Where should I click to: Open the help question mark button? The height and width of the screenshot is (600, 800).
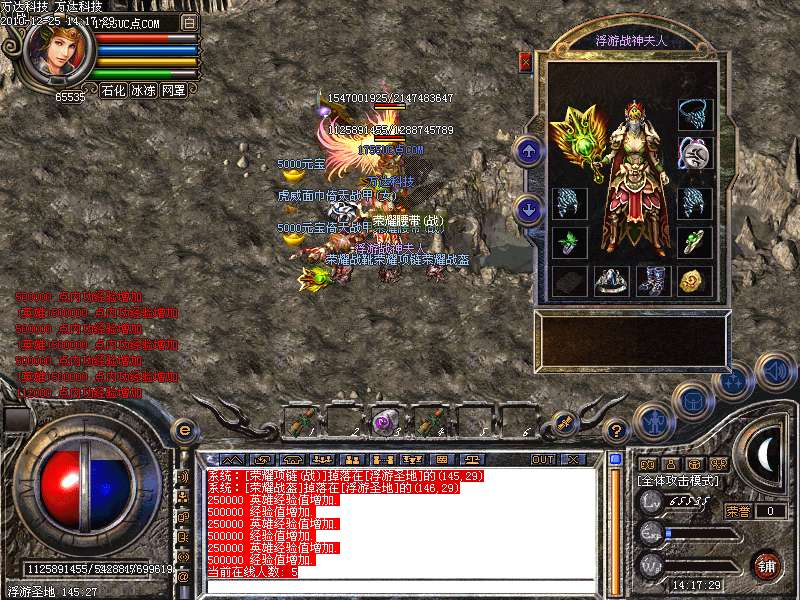click(x=617, y=430)
